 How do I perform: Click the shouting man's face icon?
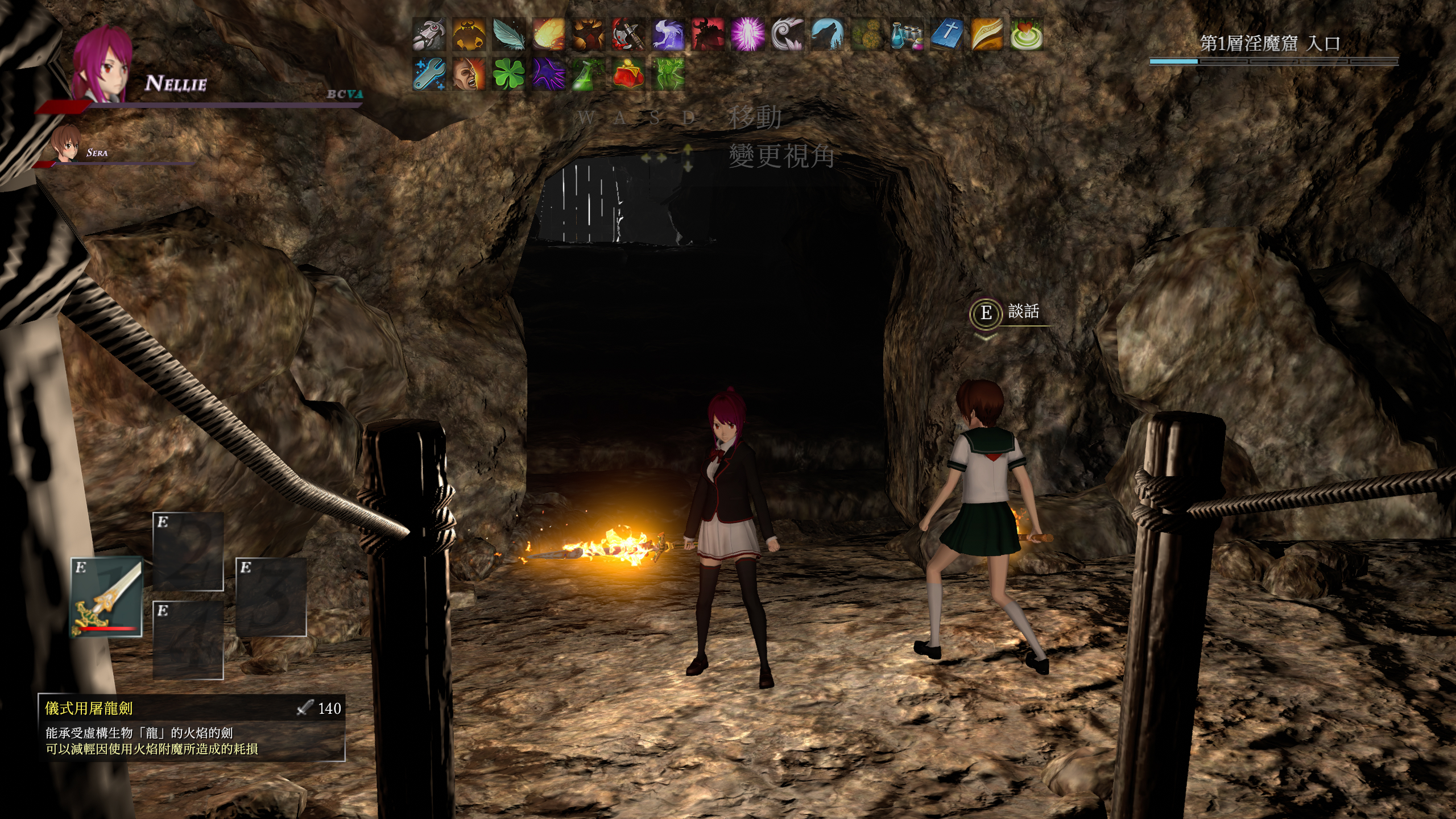coord(469,74)
